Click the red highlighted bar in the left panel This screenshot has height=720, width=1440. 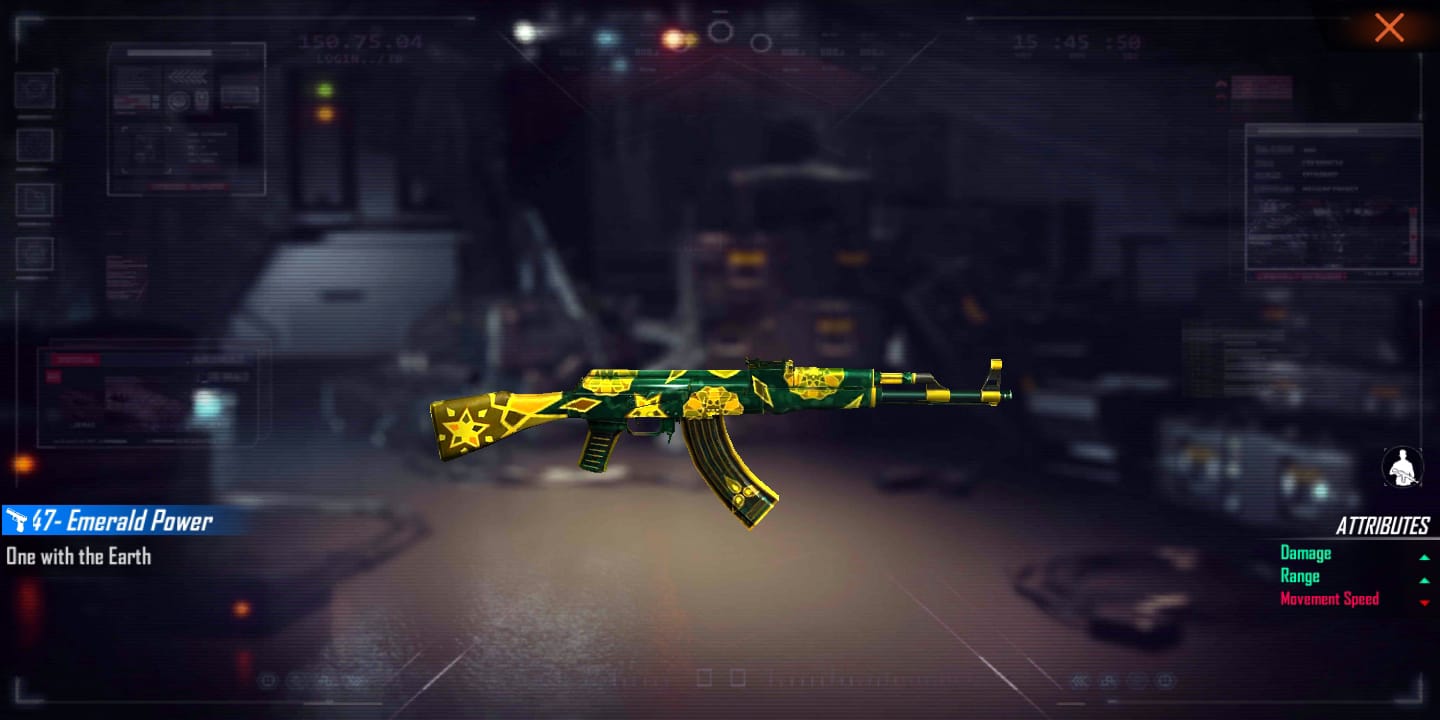point(75,359)
